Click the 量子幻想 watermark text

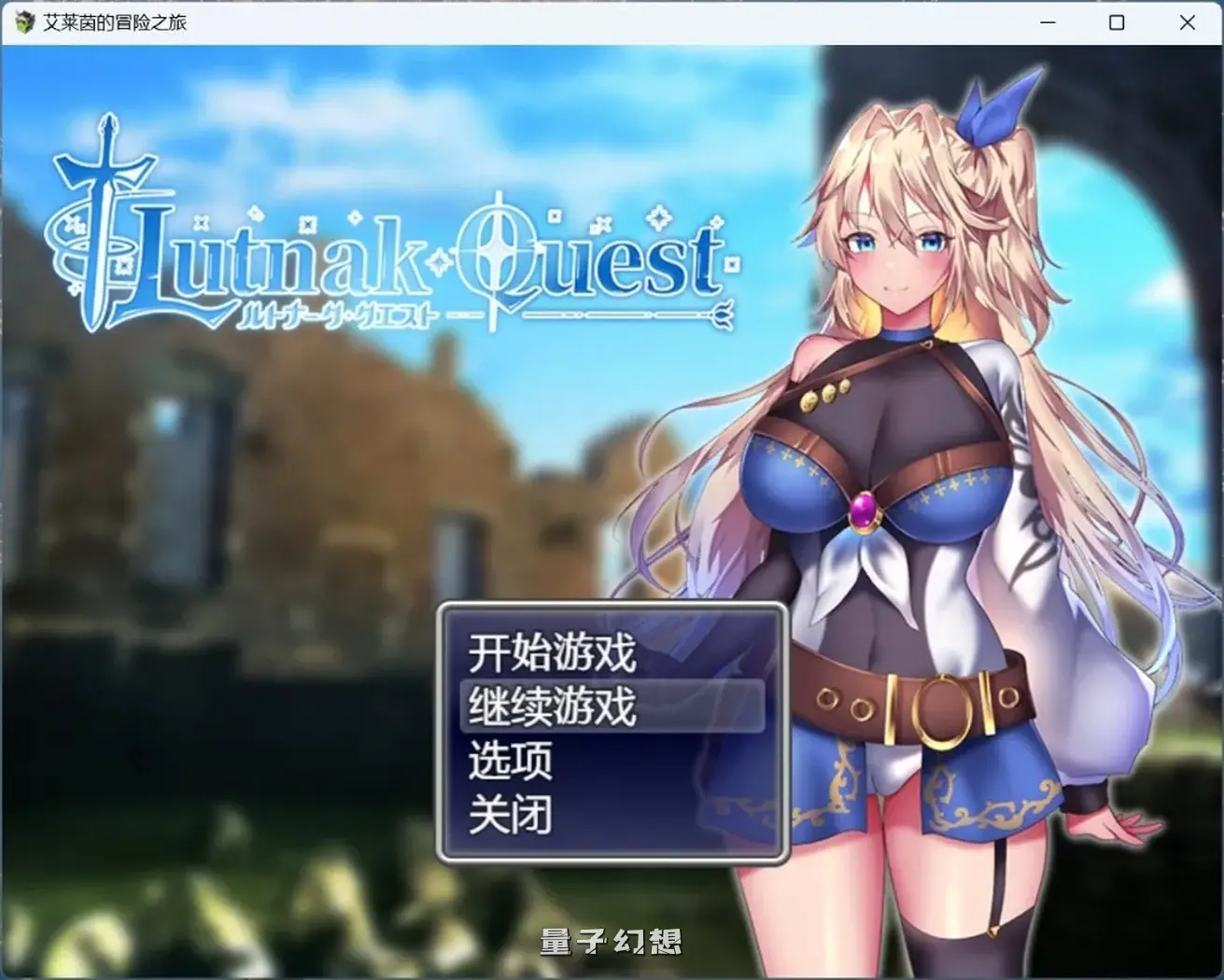(612, 943)
